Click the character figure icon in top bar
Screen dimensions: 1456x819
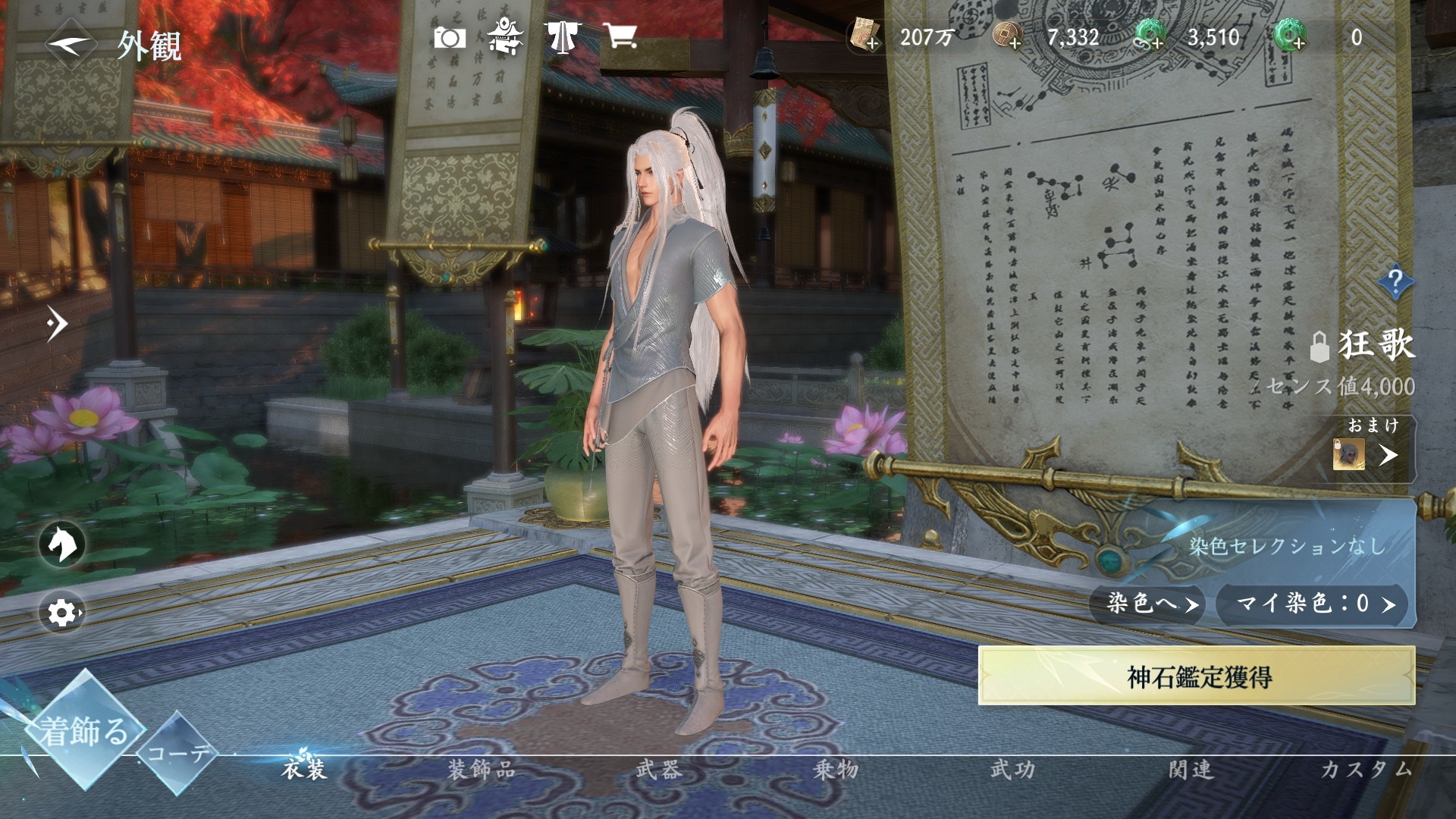click(504, 36)
